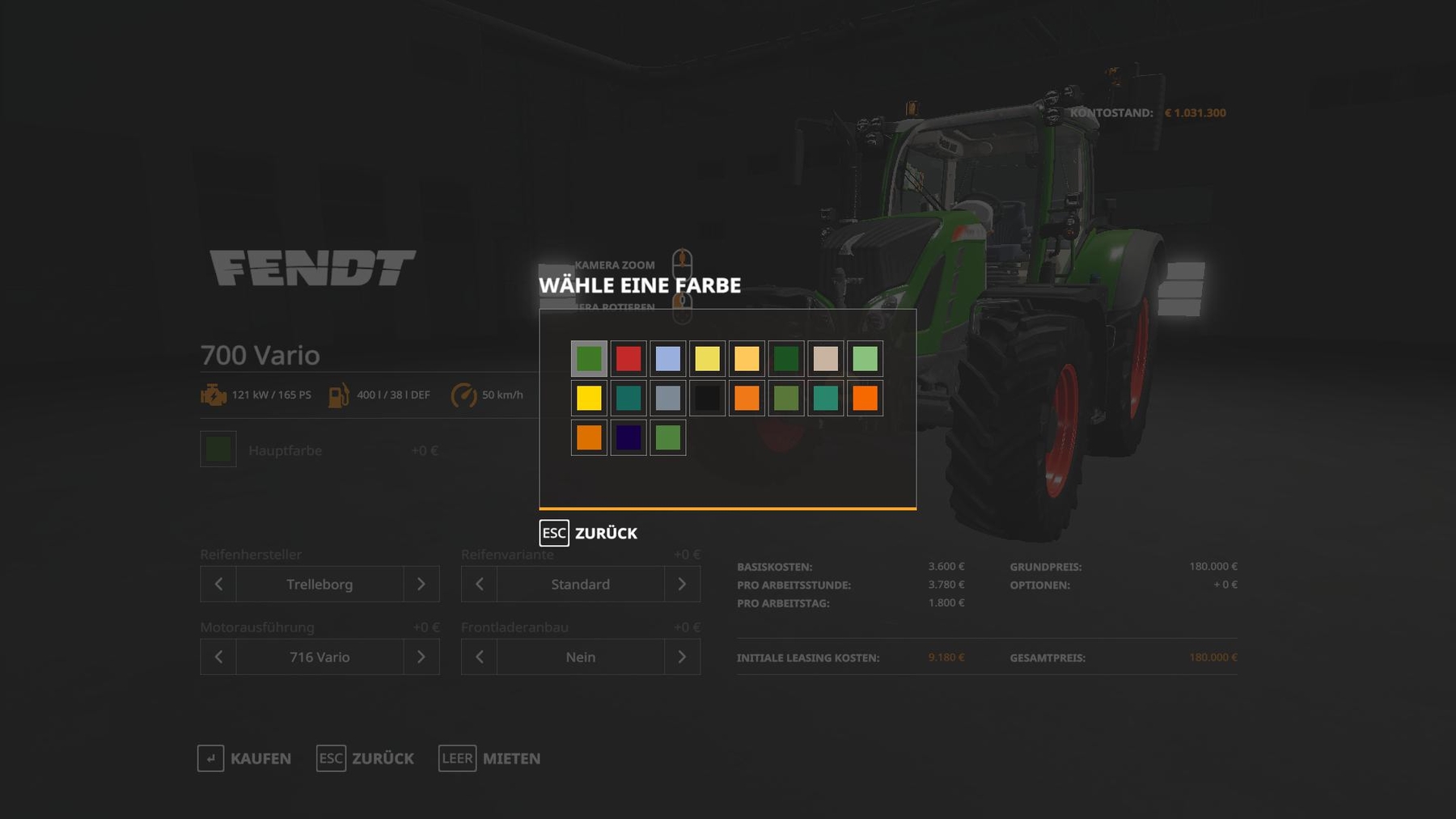
Task: Select next Reifenvariante after Standard
Action: point(682,584)
